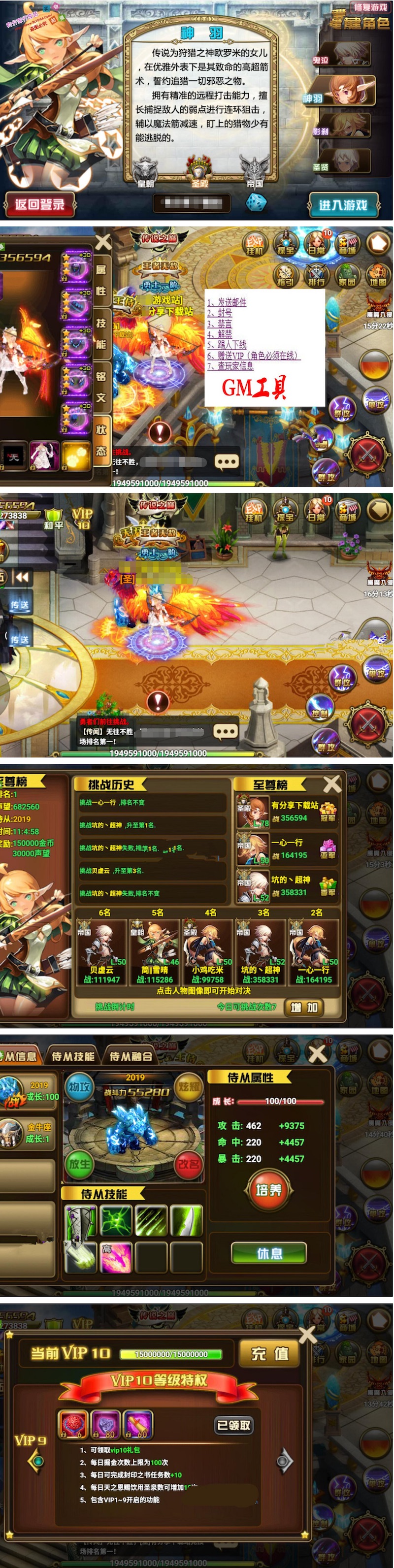
Task: Switch to the 侍从融合 tab
Action: coord(131,1056)
